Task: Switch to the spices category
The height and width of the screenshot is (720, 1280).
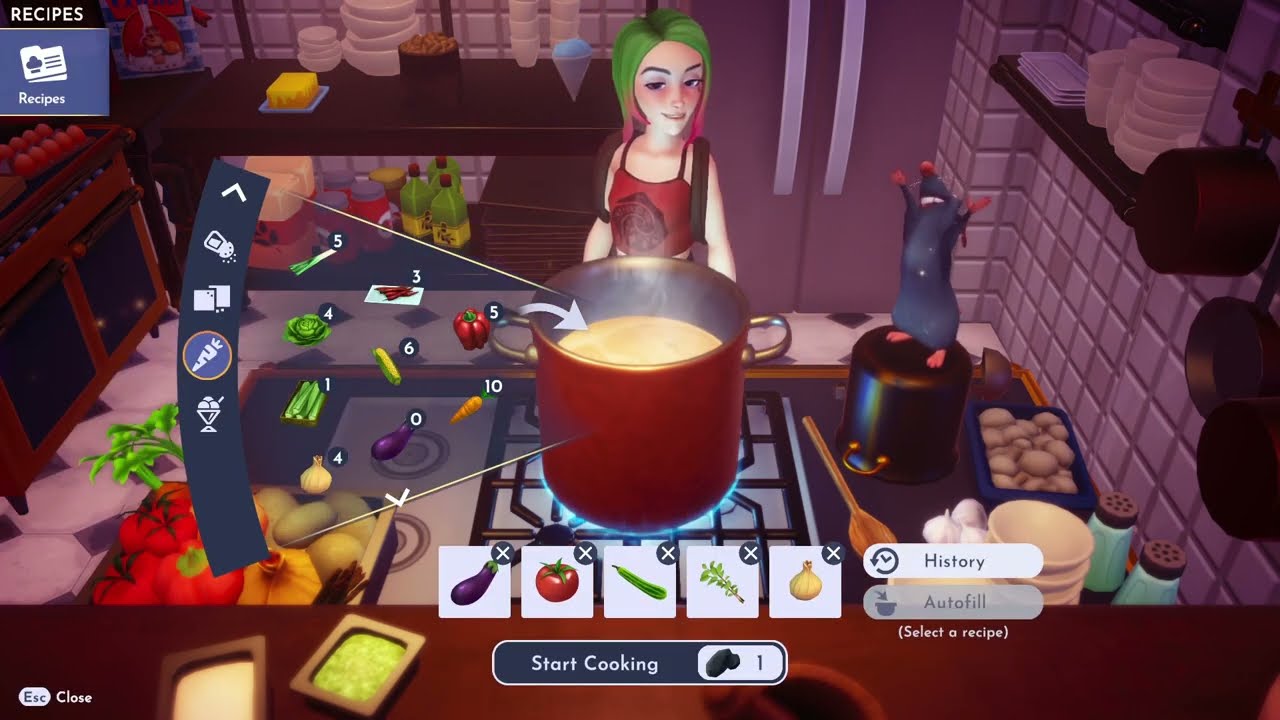Action: (219, 244)
